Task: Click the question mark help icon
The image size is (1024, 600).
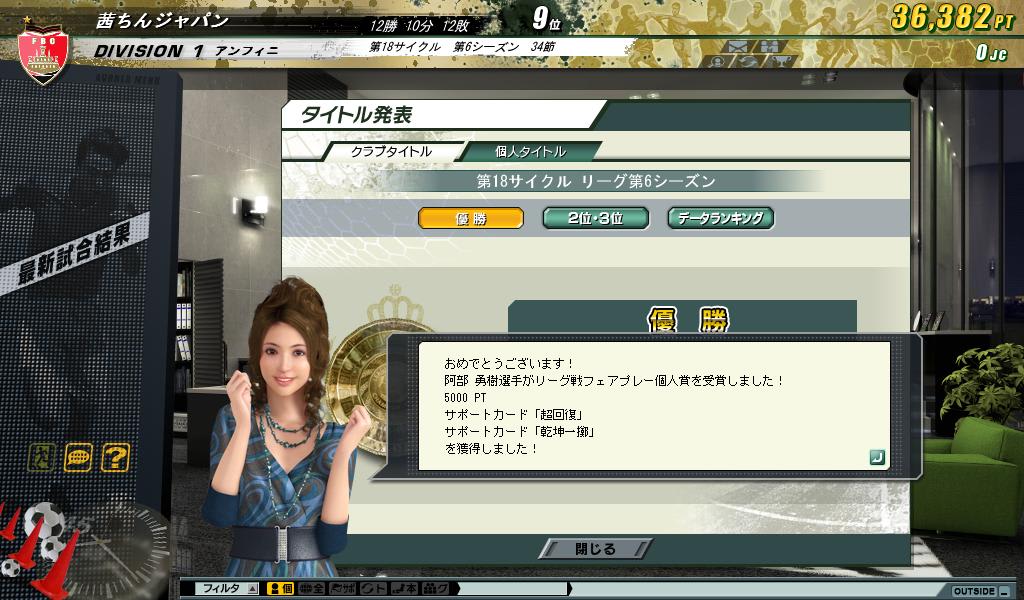Action: (x=115, y=458)
